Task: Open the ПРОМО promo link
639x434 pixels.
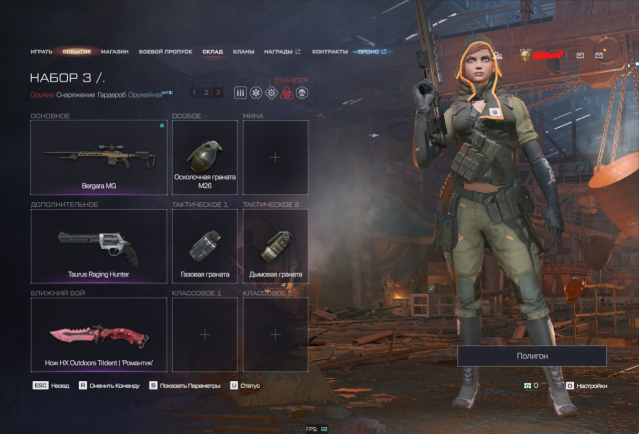Action: pos(373,50)
